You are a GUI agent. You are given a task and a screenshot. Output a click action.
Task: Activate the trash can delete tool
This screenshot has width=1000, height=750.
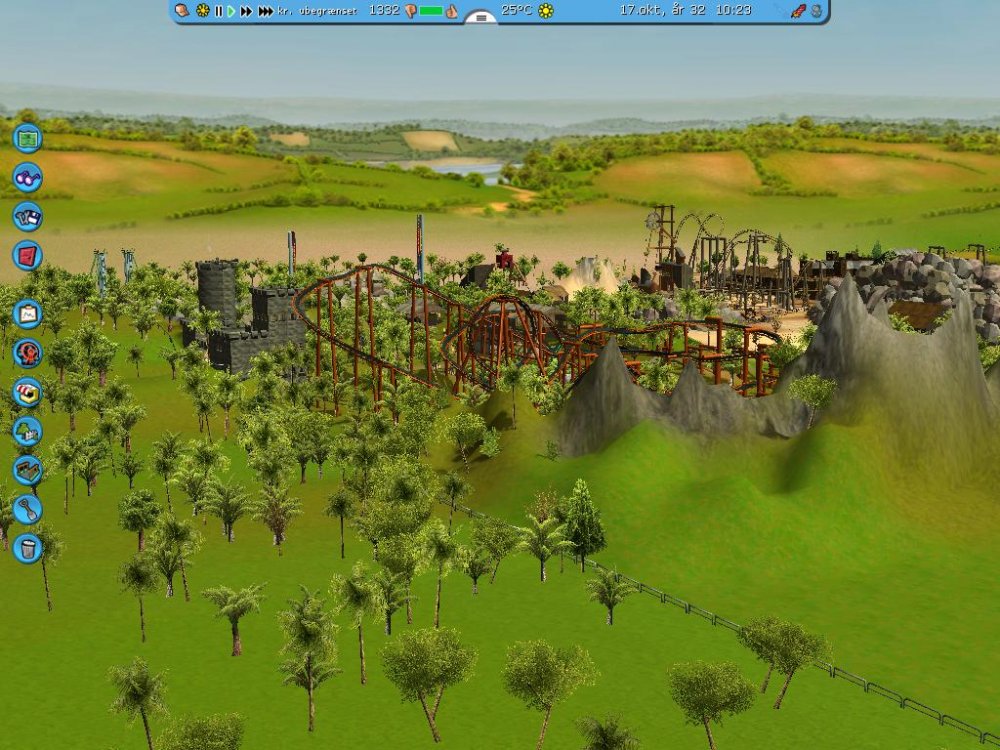pos(27,548)
